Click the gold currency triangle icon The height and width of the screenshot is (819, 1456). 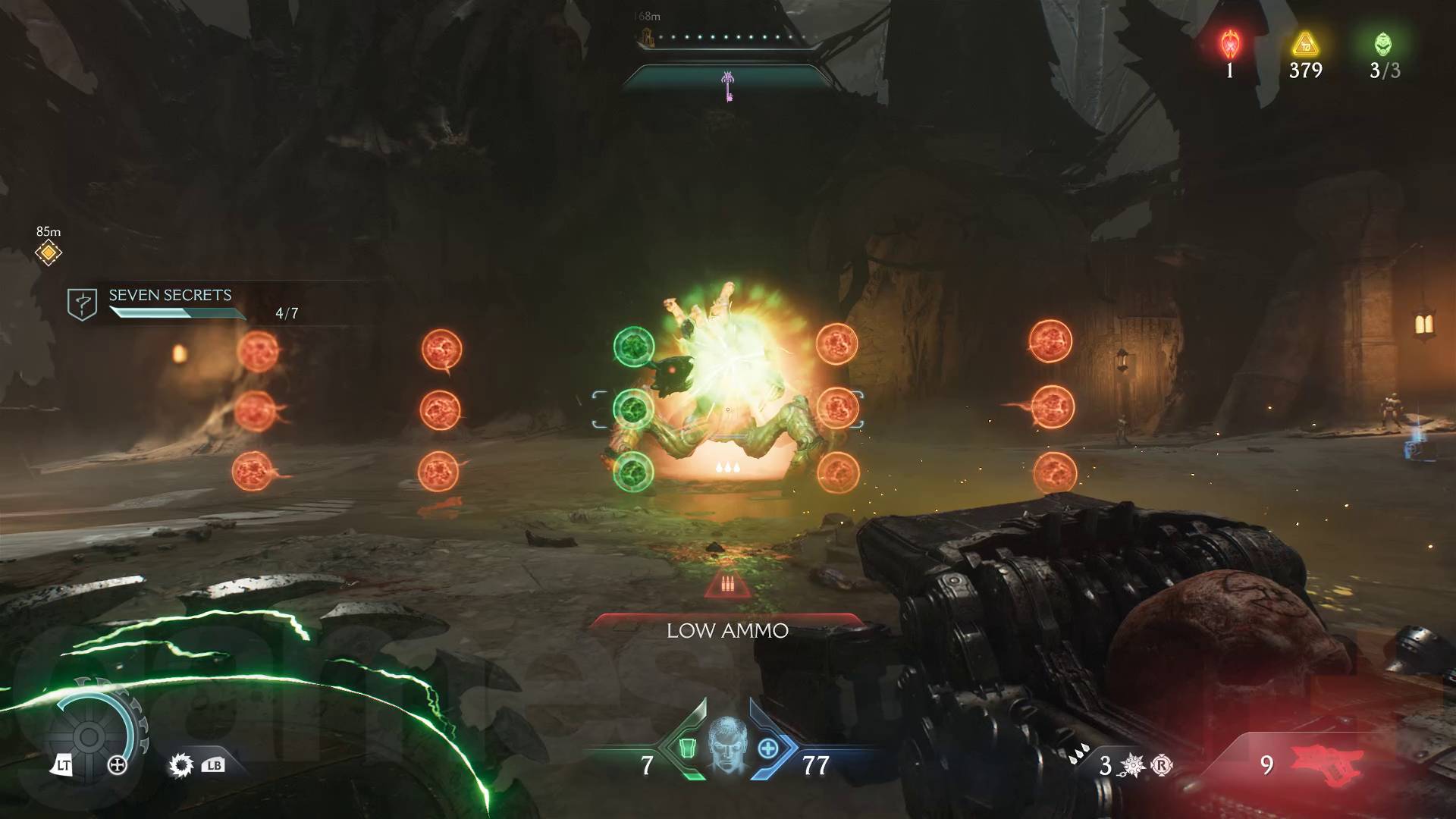pos(1305,44)
